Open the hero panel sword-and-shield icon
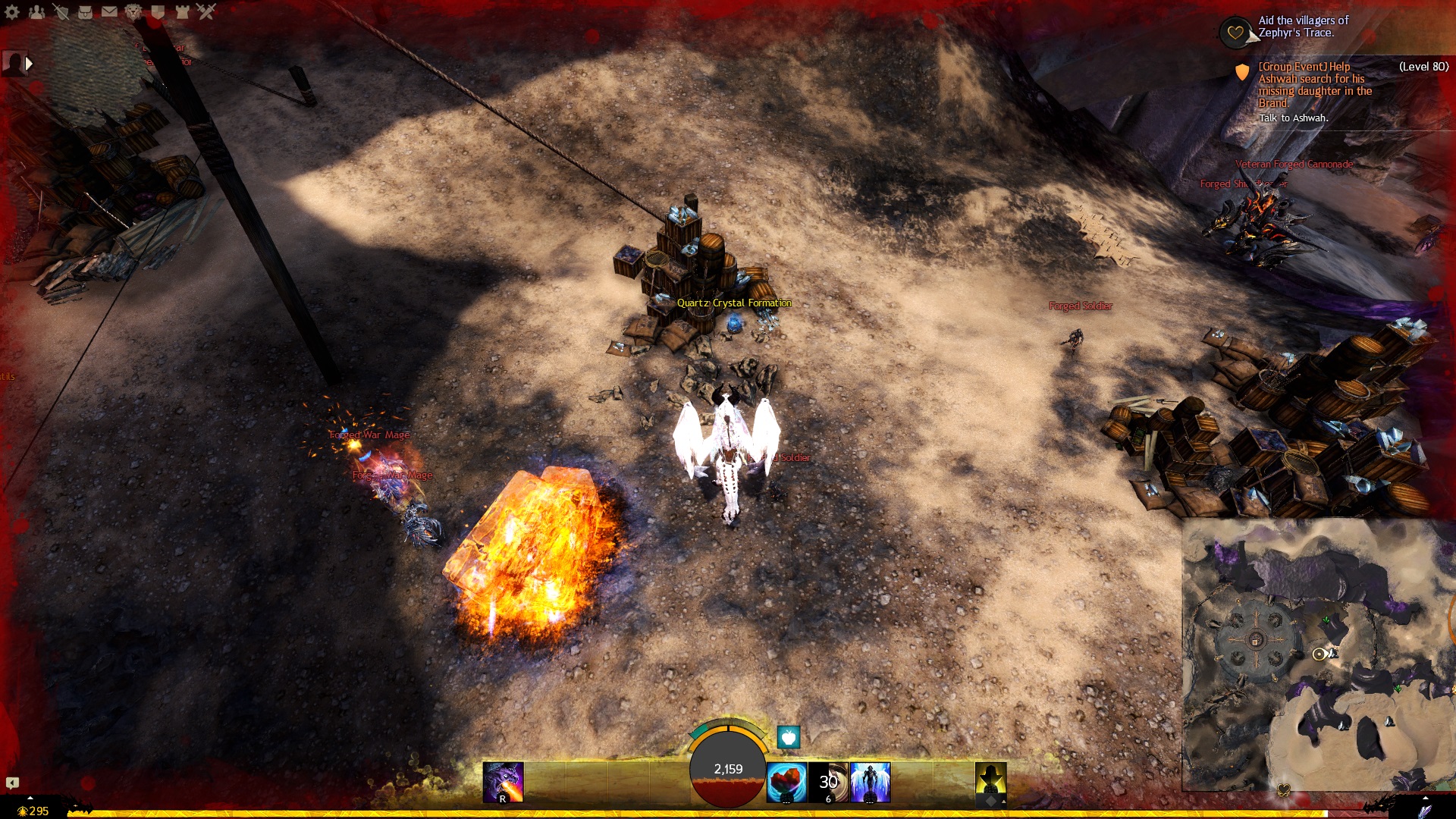Viewport: 1456px width, 819px height. 61,11
